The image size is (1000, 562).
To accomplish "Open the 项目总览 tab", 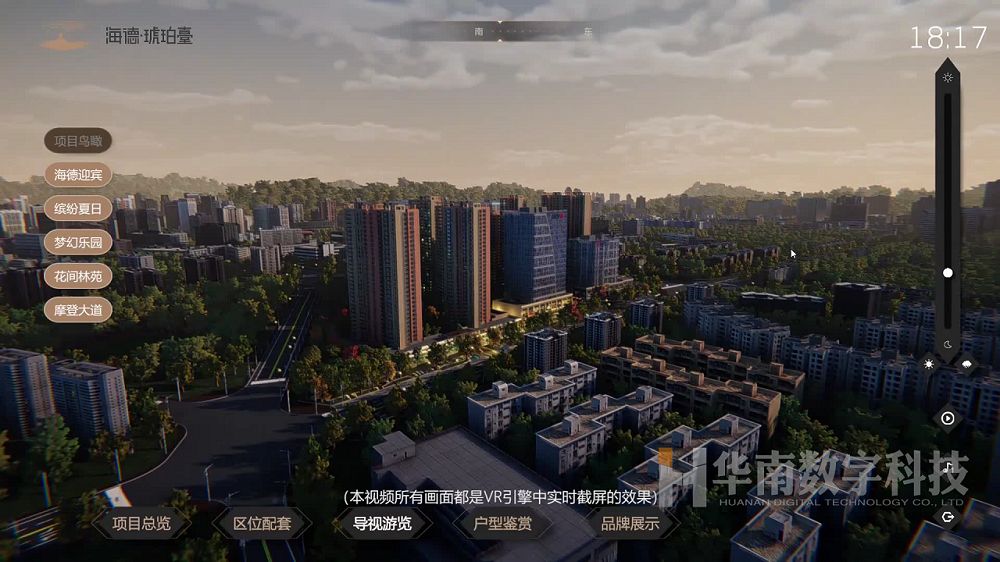I will point(140,523).
